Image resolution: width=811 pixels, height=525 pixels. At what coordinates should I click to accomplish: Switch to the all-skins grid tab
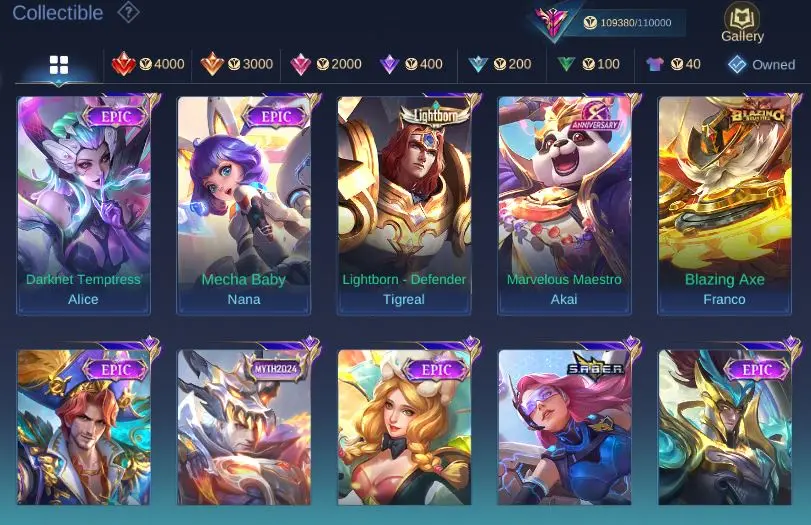(x=59, y=65)
